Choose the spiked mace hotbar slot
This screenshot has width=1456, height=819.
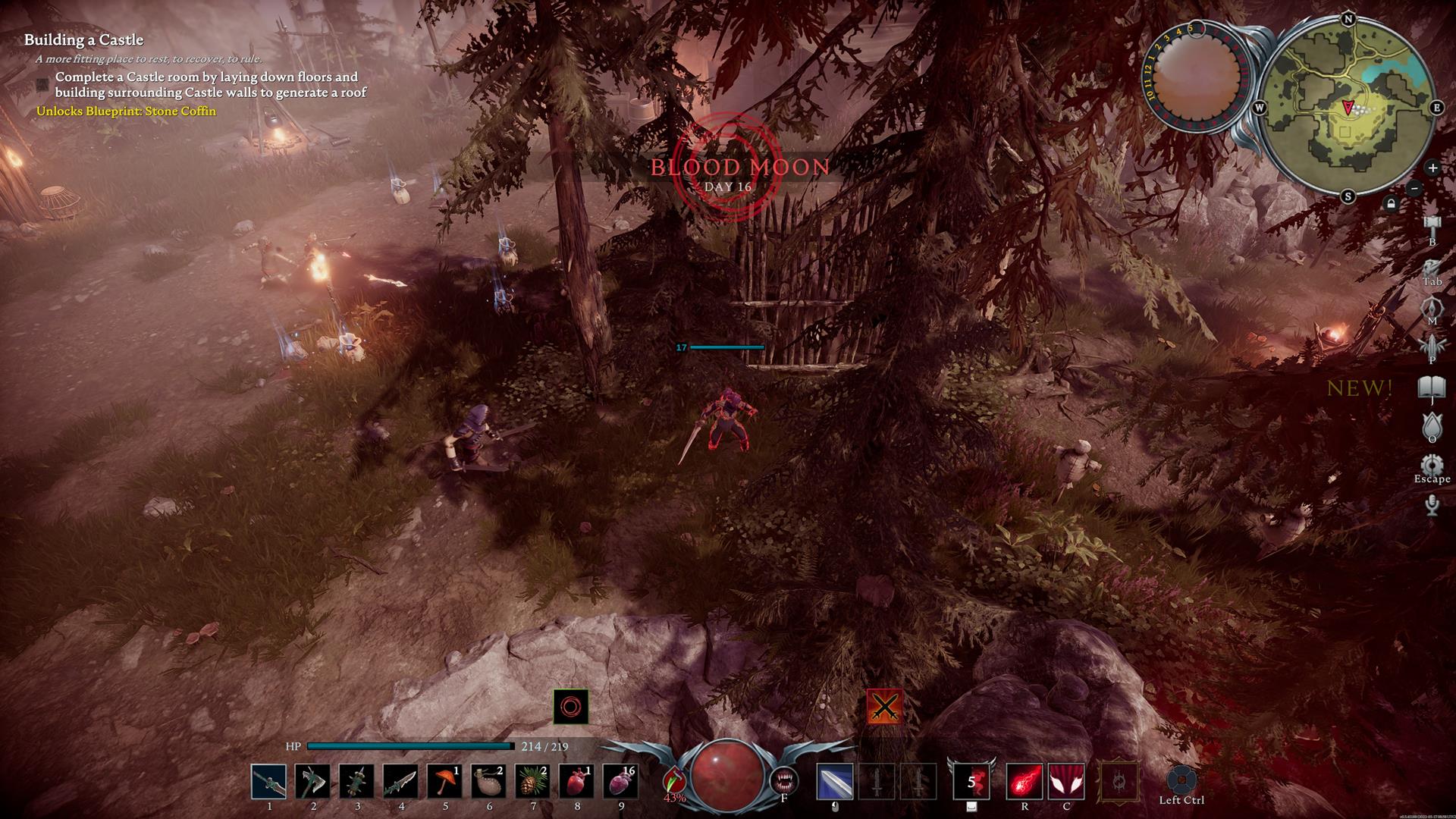pos(356,782)
